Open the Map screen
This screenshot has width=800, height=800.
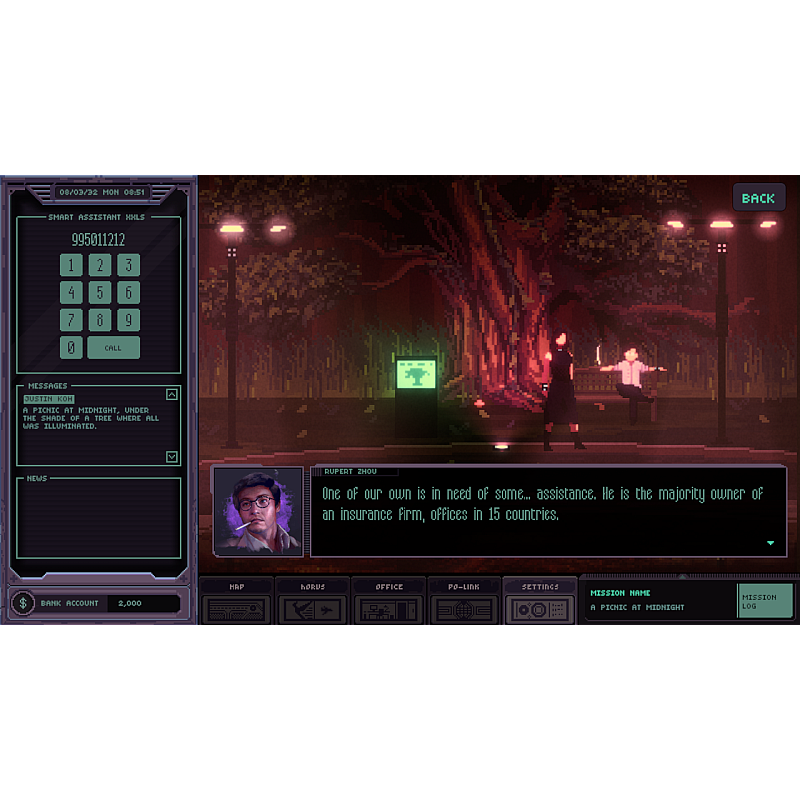(x=236, y=602)
